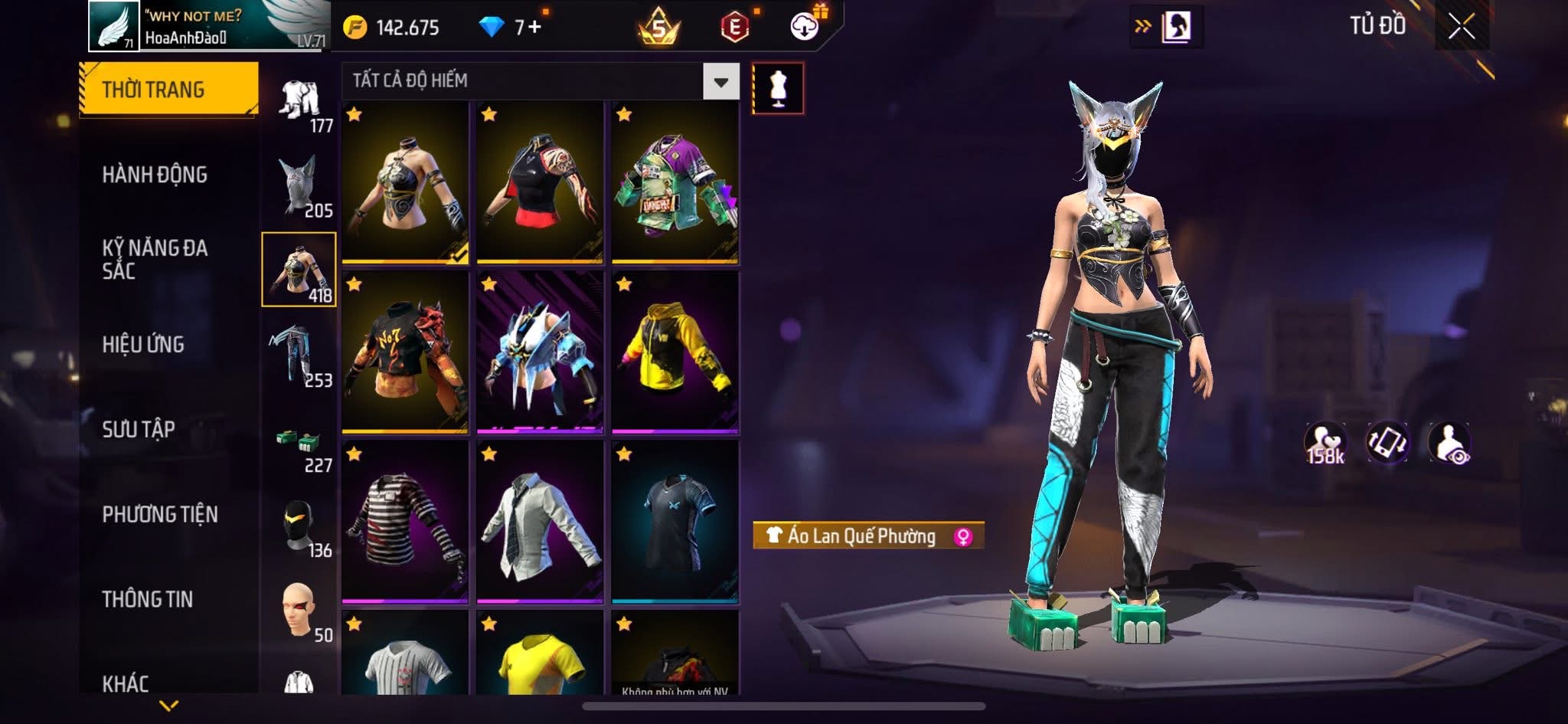Switch to the Hành Động tab

[x=155, y=175]
